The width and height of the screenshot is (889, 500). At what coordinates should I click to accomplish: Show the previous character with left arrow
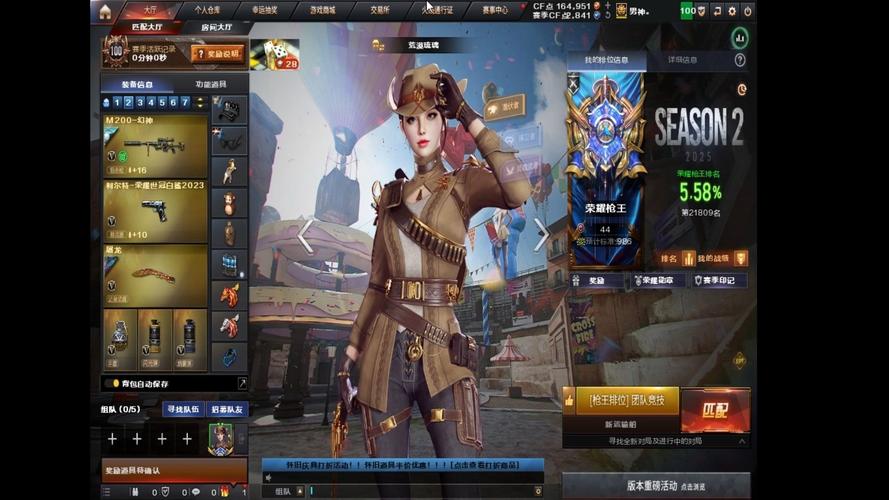coord(305,236)
